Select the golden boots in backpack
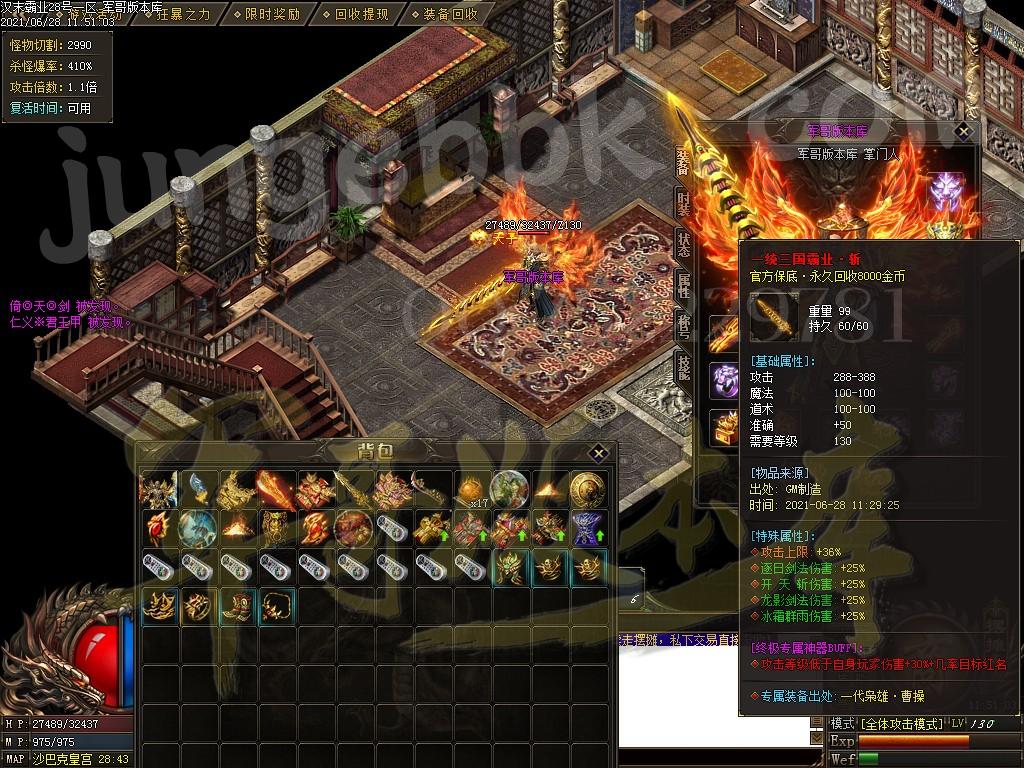 click(237, 606)
